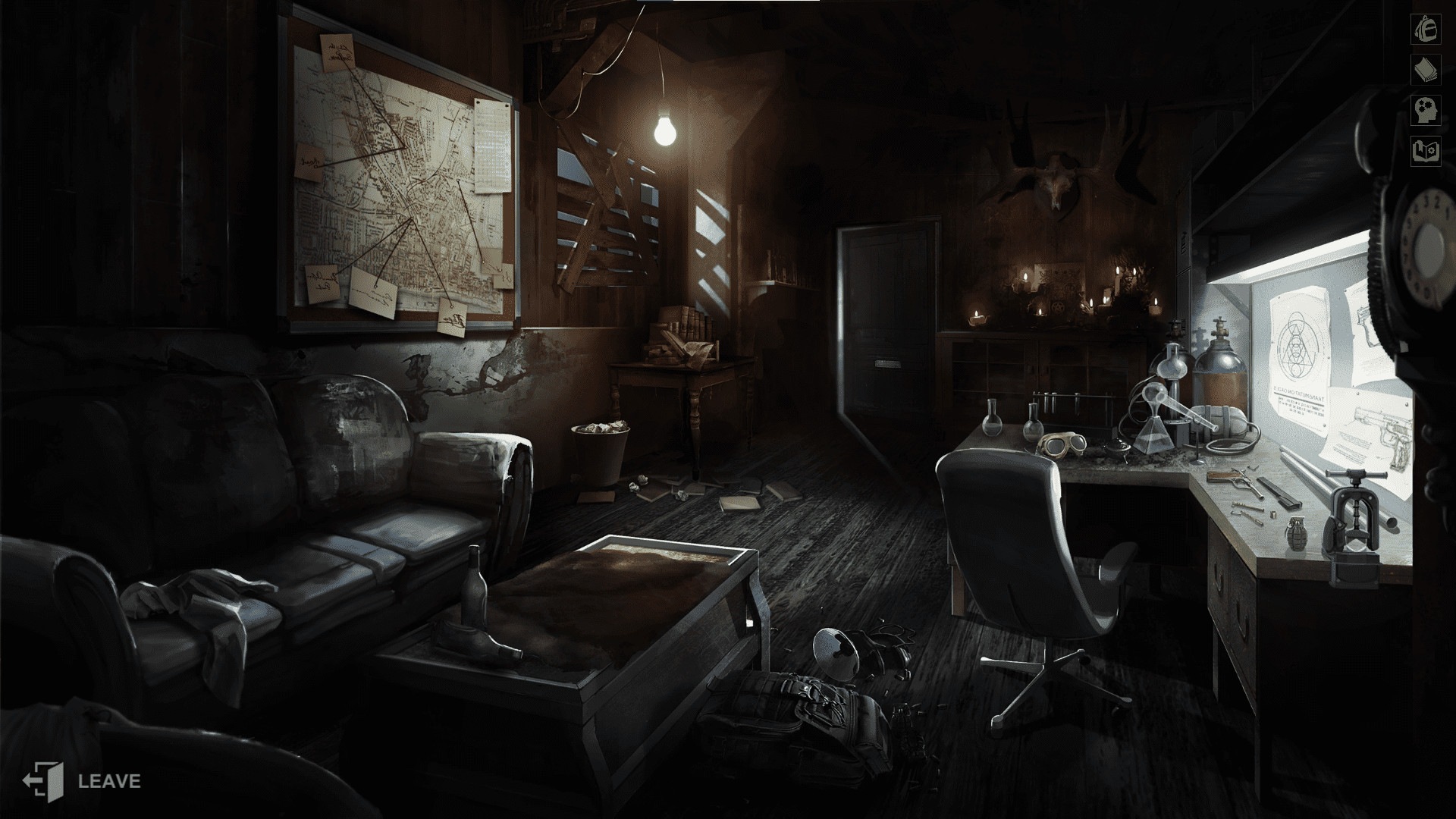Open the closed book journal icon
This screenshot has height=819, width=1456.
(x=1425, y=70)
